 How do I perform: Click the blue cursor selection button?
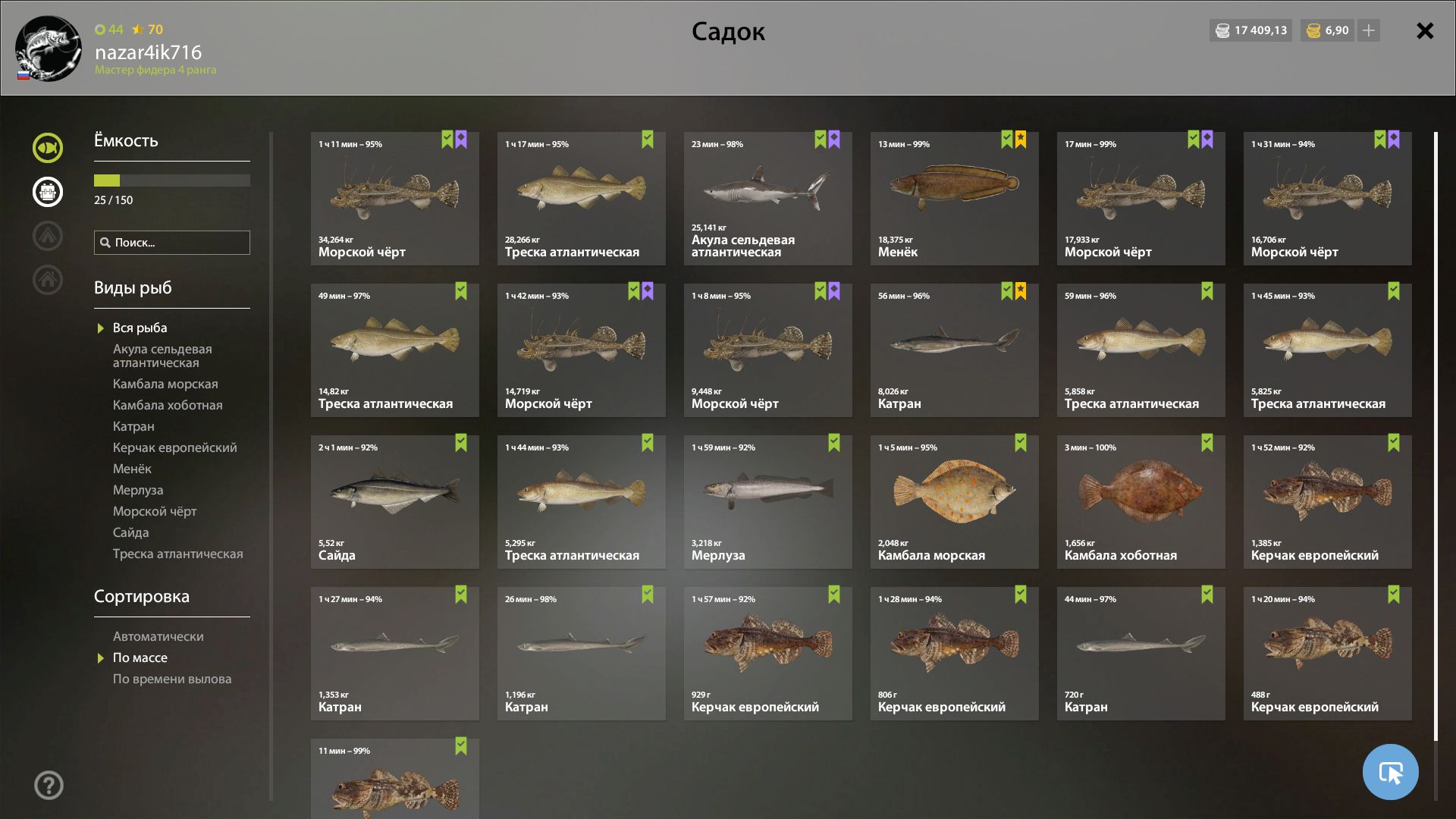1390,772
